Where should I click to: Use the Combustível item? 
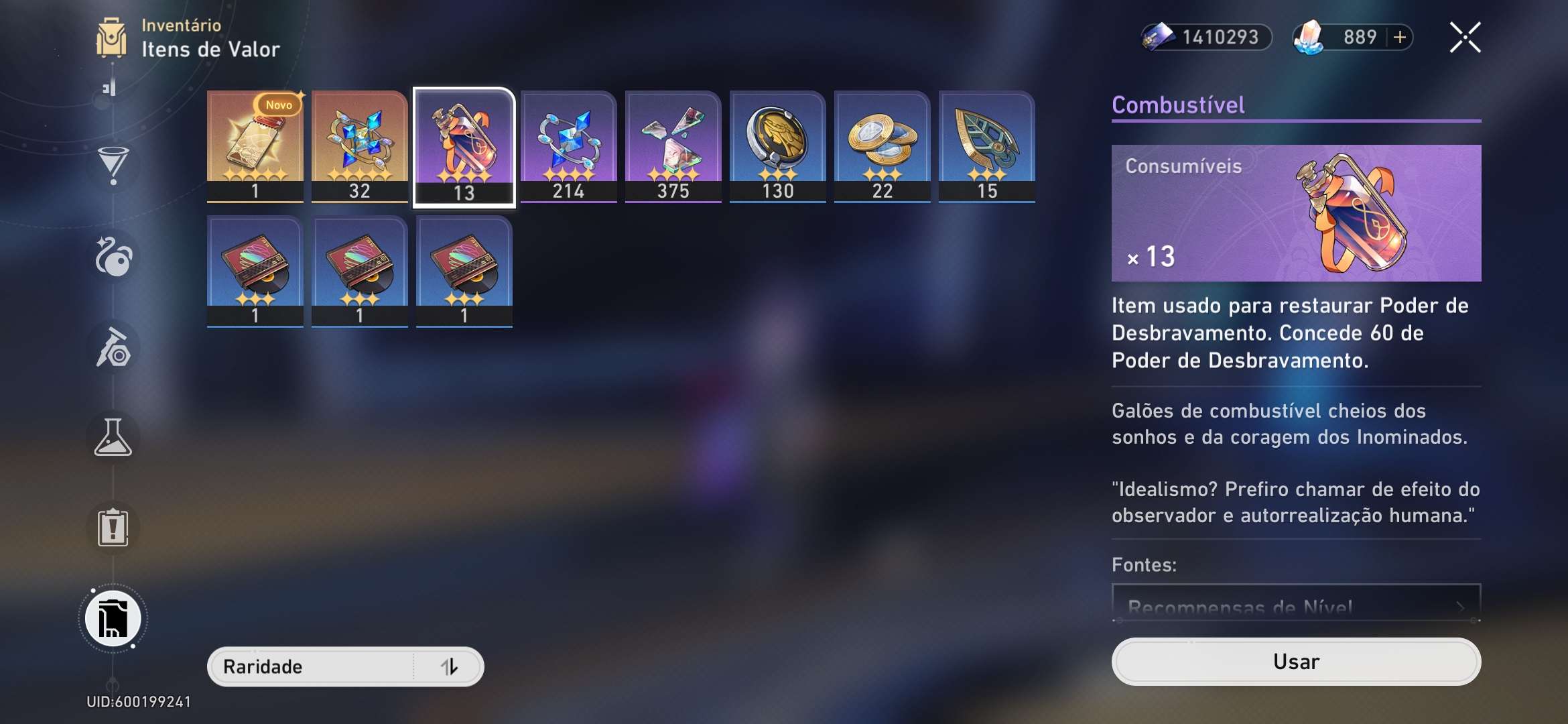[1295, 662]
